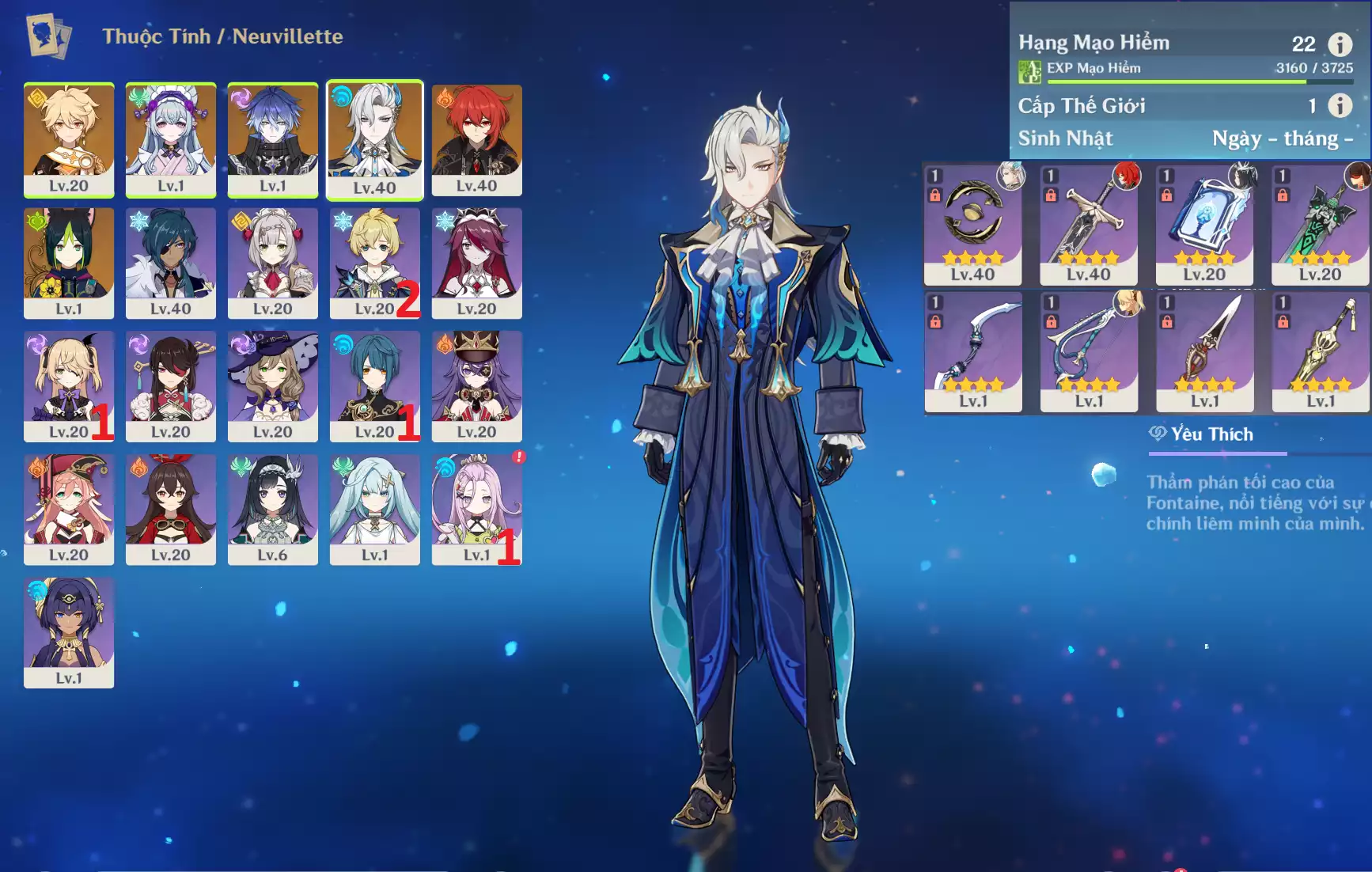The width and height of the screenshot is (1372, 872).
Task: Select Rosaria's portrait card
Action: (x=476, y=263)
